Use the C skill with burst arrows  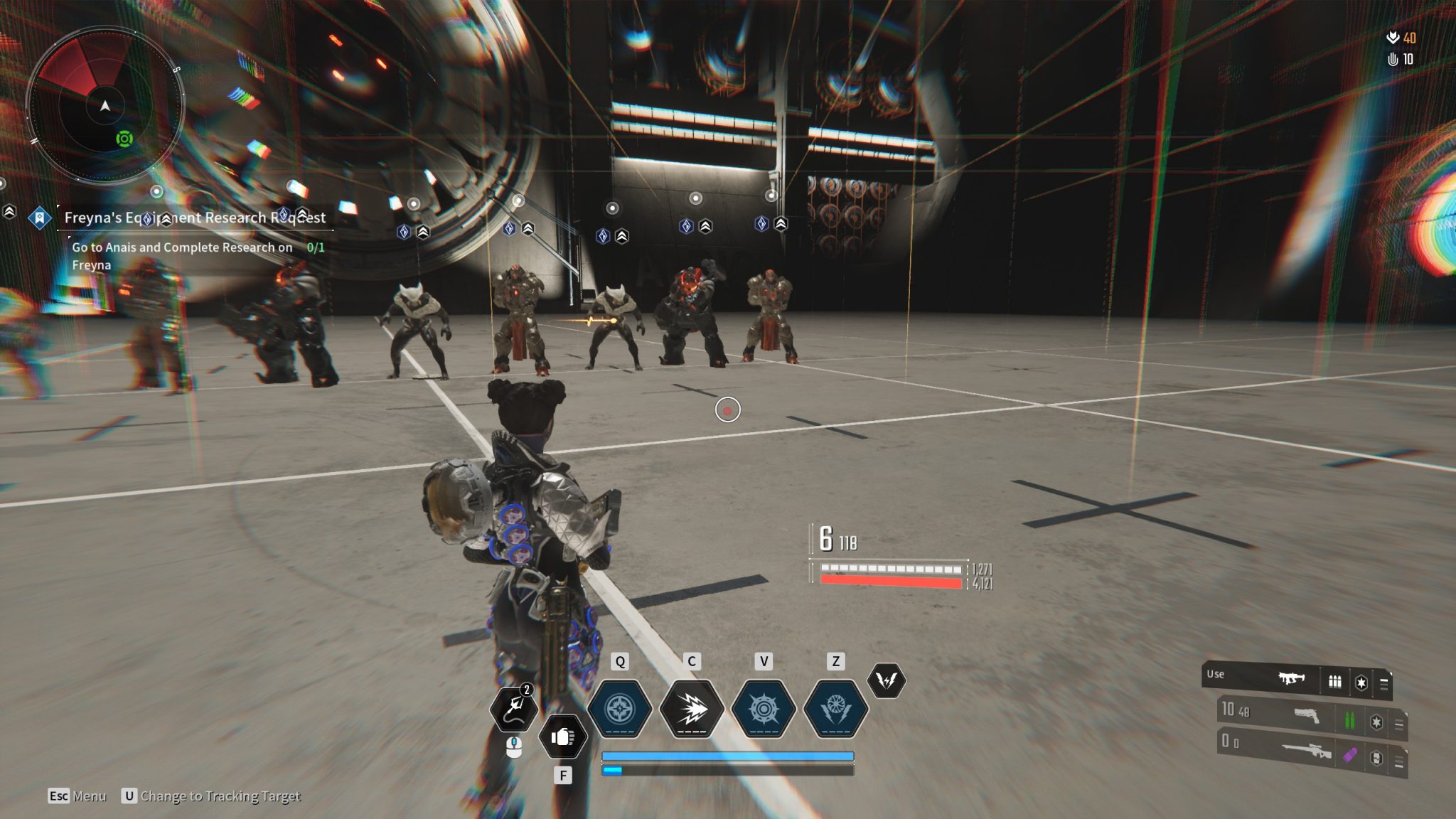pyautogui.click(x=691, y=709)
